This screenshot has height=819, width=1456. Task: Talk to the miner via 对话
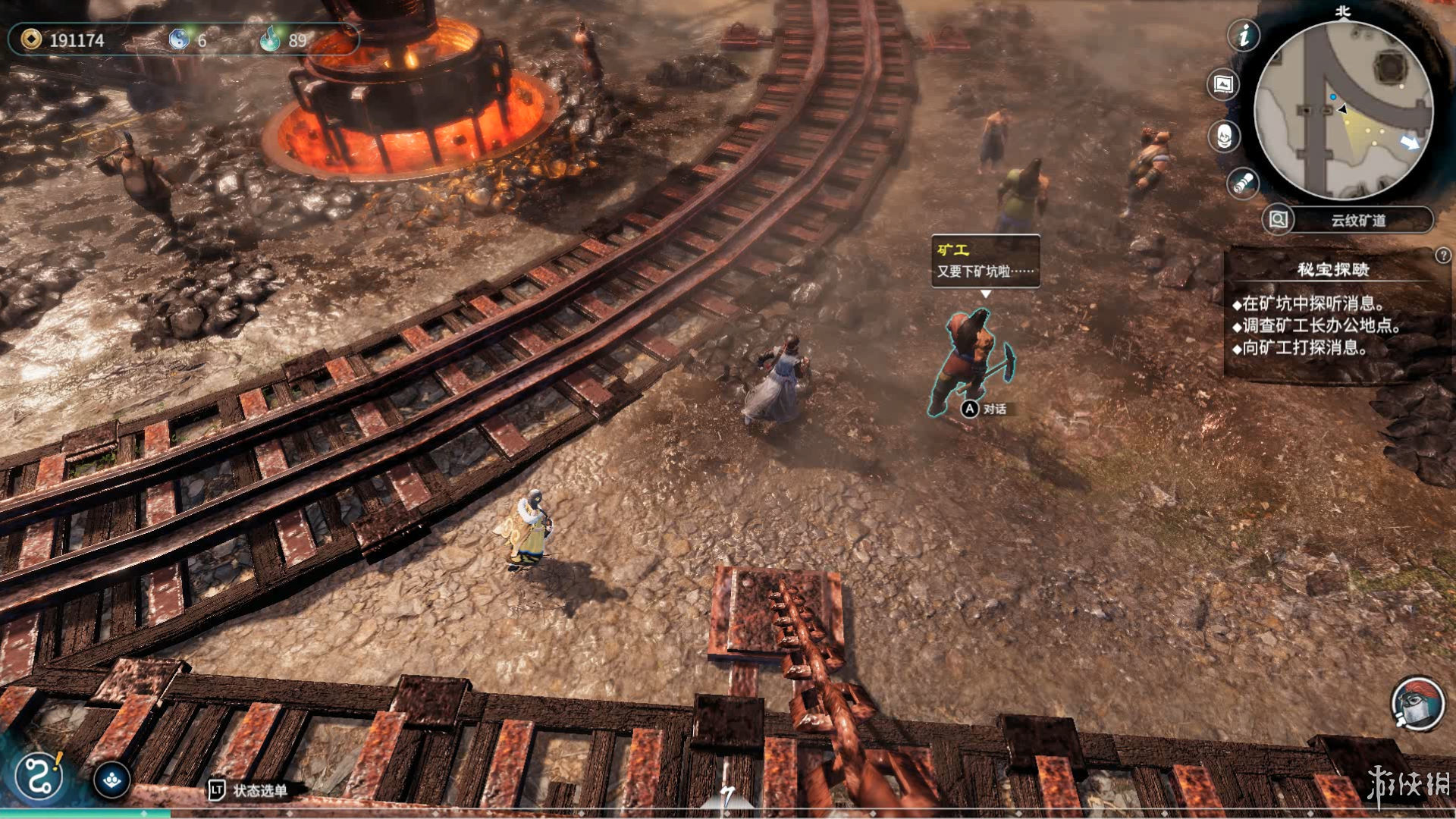coord(985,409)
